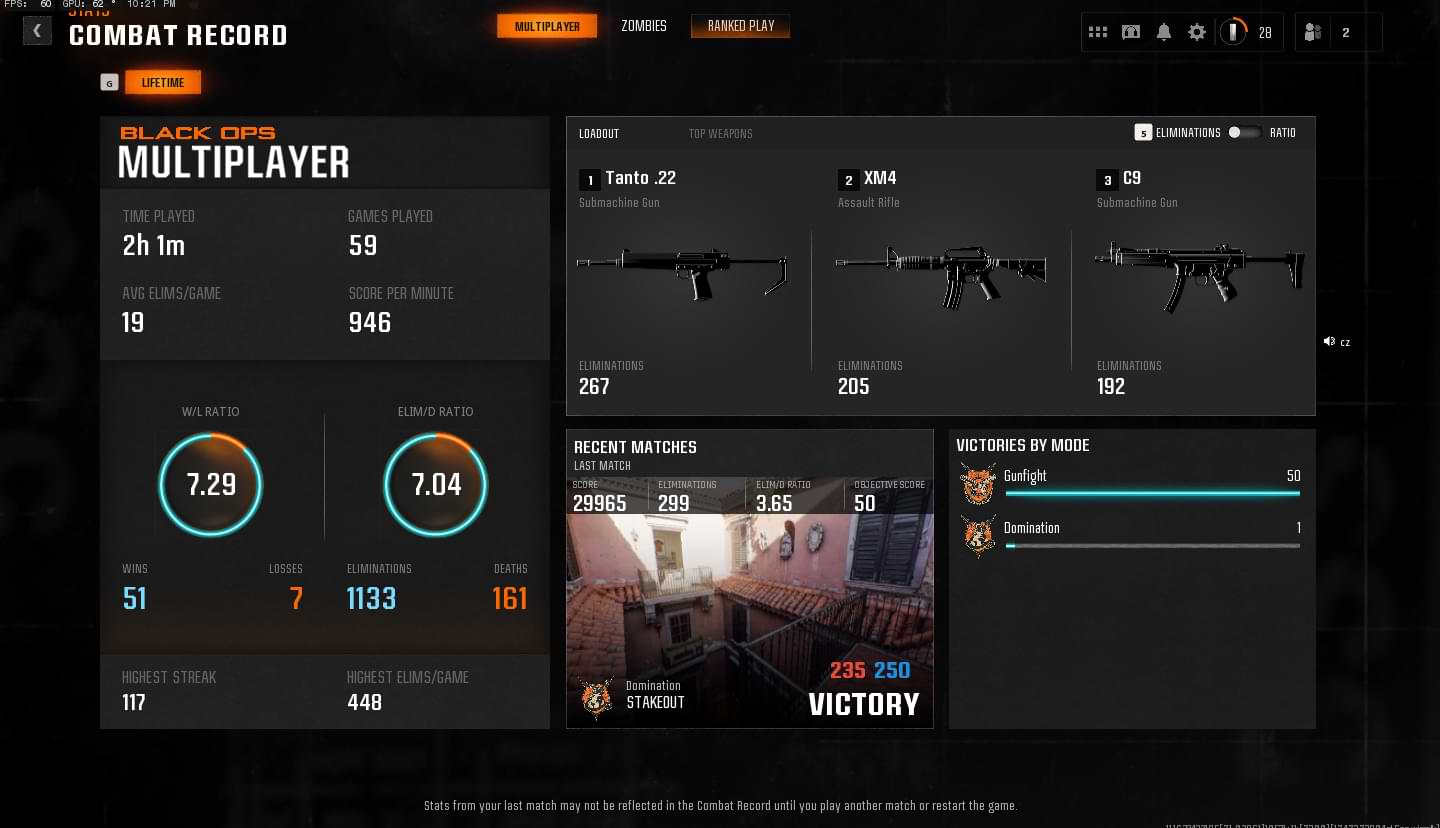Image resolution: width=1440 pixels, height=828 pixels.
Task: Switch to the Top Weapons tab
Action: [720, 134]
